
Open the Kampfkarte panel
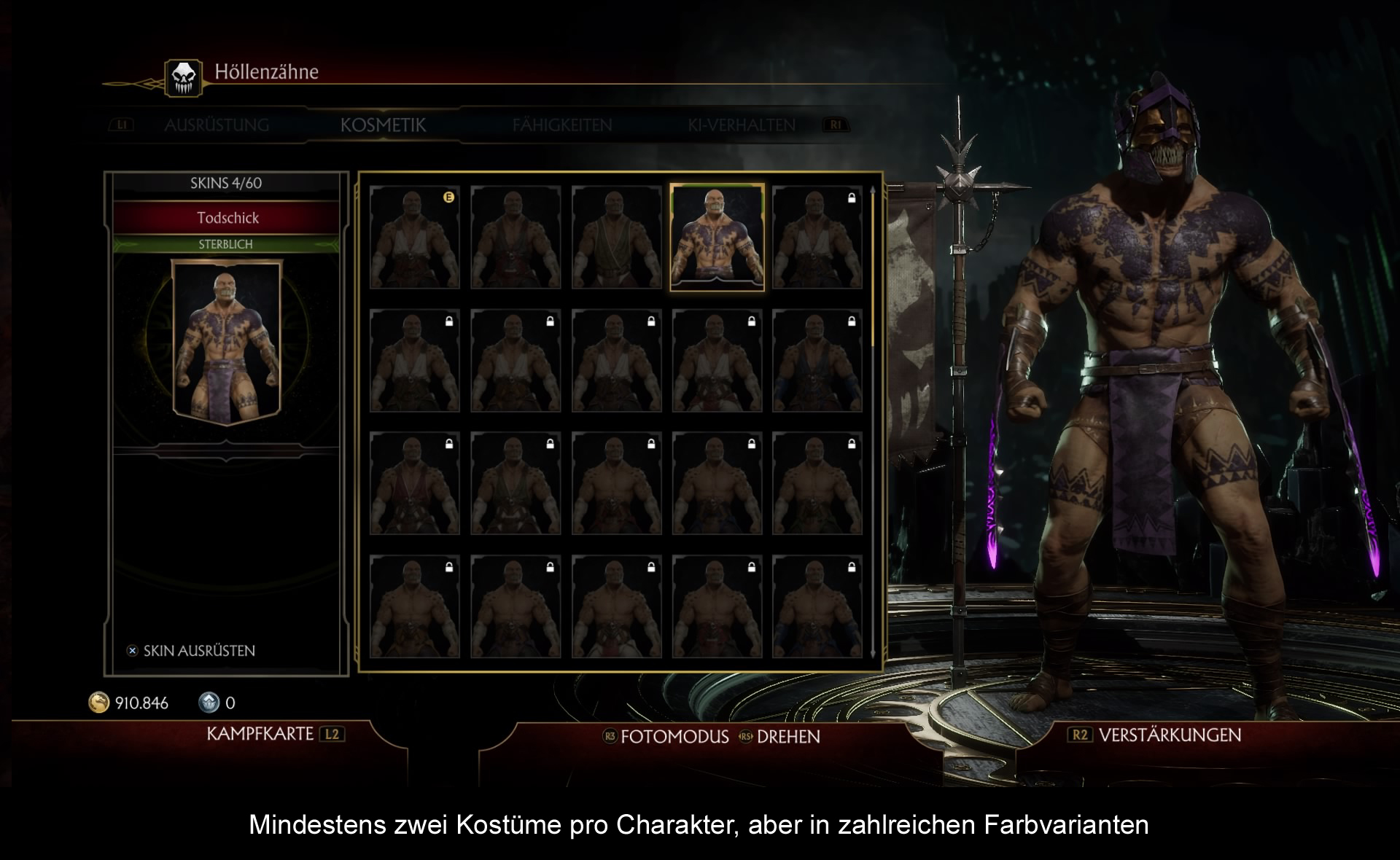[260, 734]
